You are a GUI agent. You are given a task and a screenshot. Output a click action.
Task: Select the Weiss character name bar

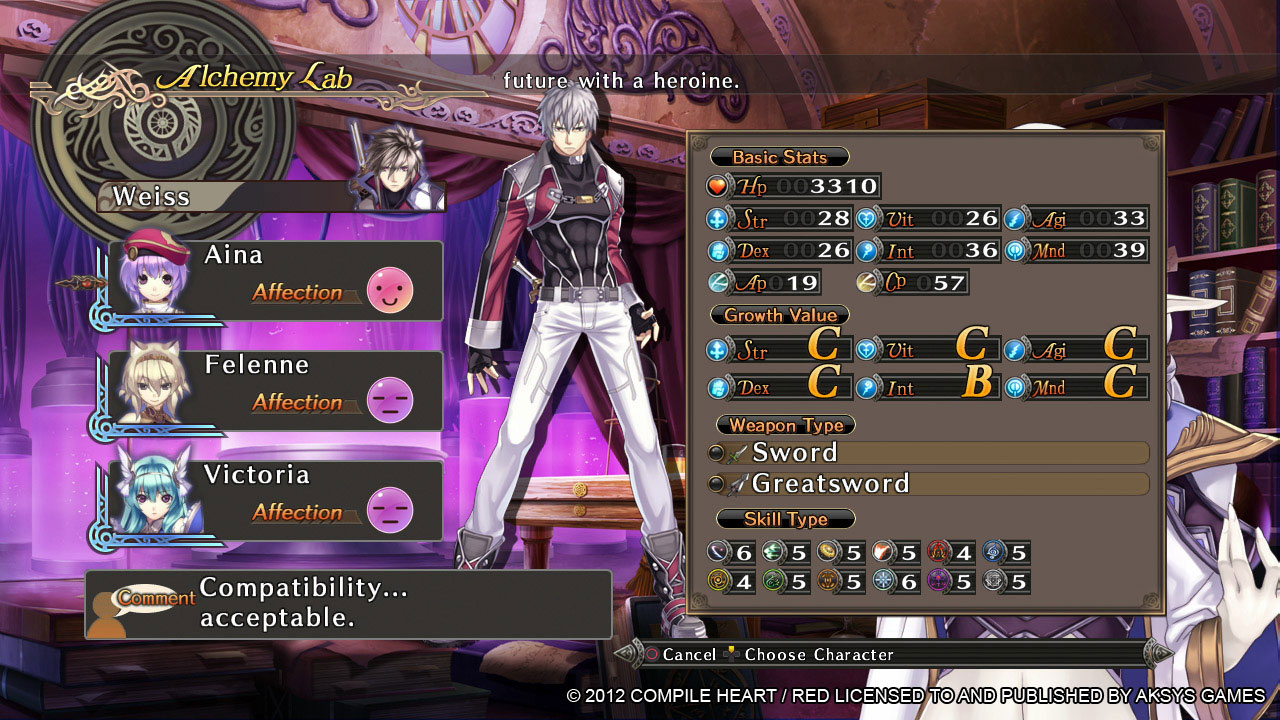(222, 196)
